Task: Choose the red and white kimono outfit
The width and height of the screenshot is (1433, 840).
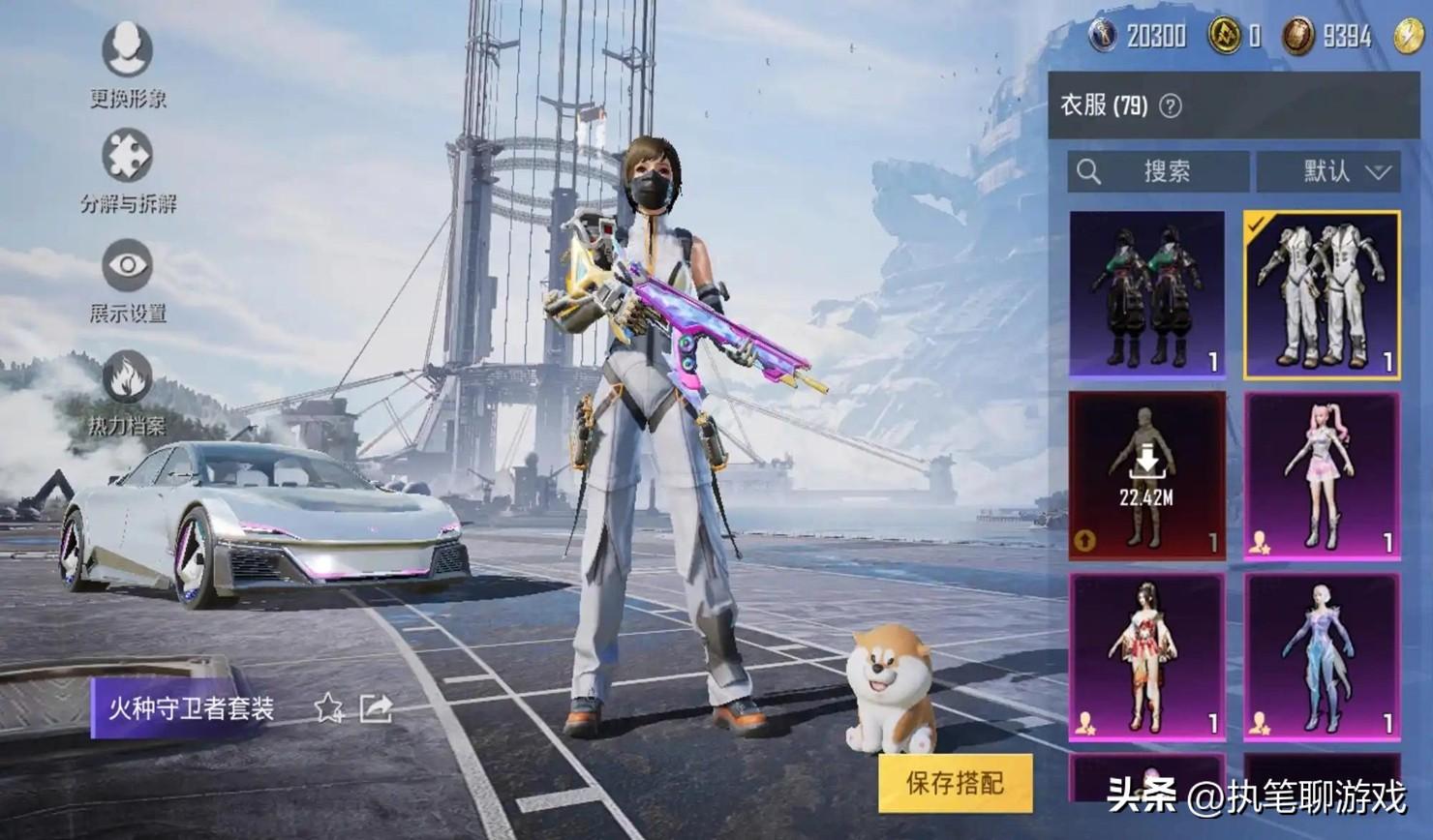Action: click(1146, 655)
